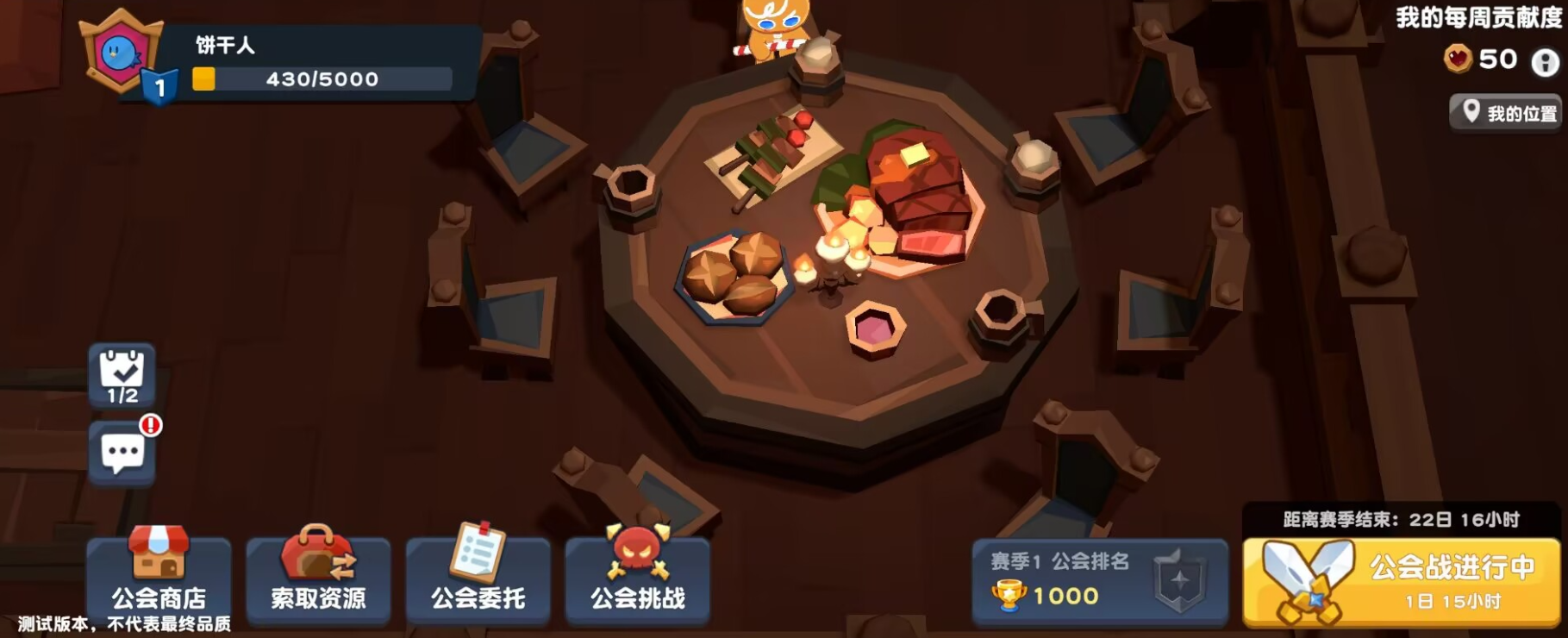The image size is (1568, 638).
Task: Tap the guild name 饼干人 label
Action: point(223,44)
